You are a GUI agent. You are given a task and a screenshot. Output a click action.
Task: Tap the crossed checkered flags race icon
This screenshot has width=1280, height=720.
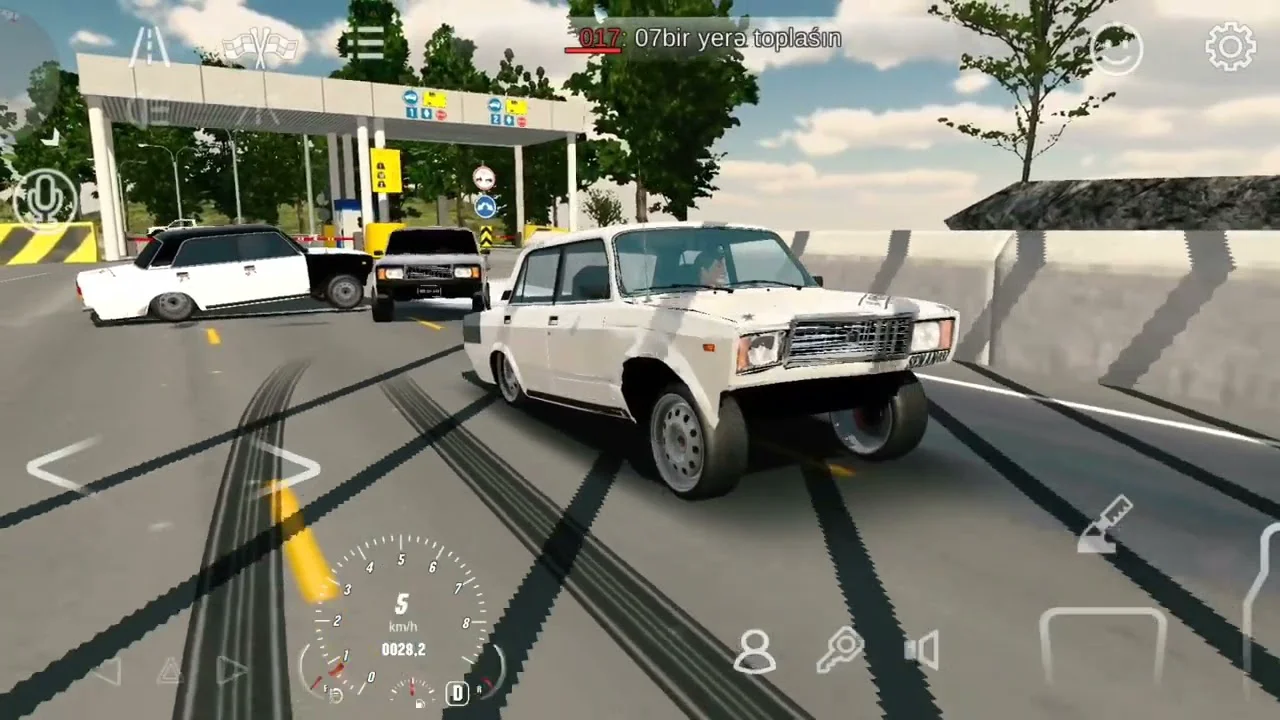[260, 46]
